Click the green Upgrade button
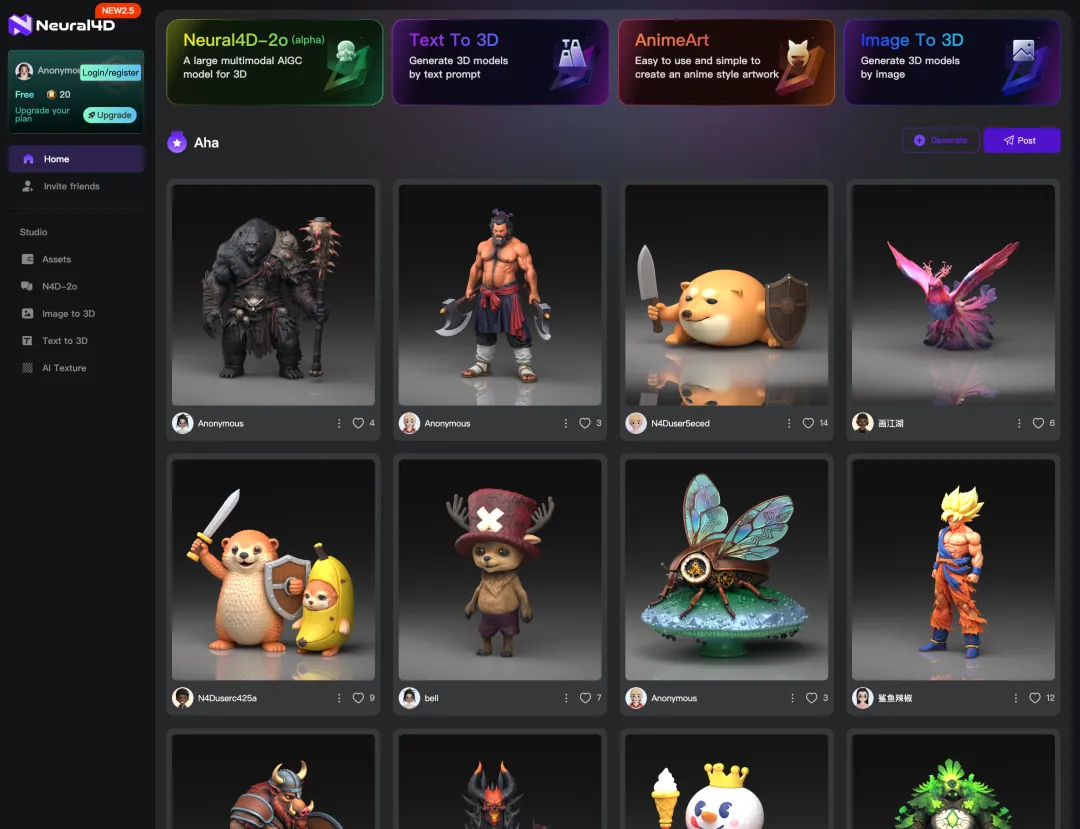 110,115
